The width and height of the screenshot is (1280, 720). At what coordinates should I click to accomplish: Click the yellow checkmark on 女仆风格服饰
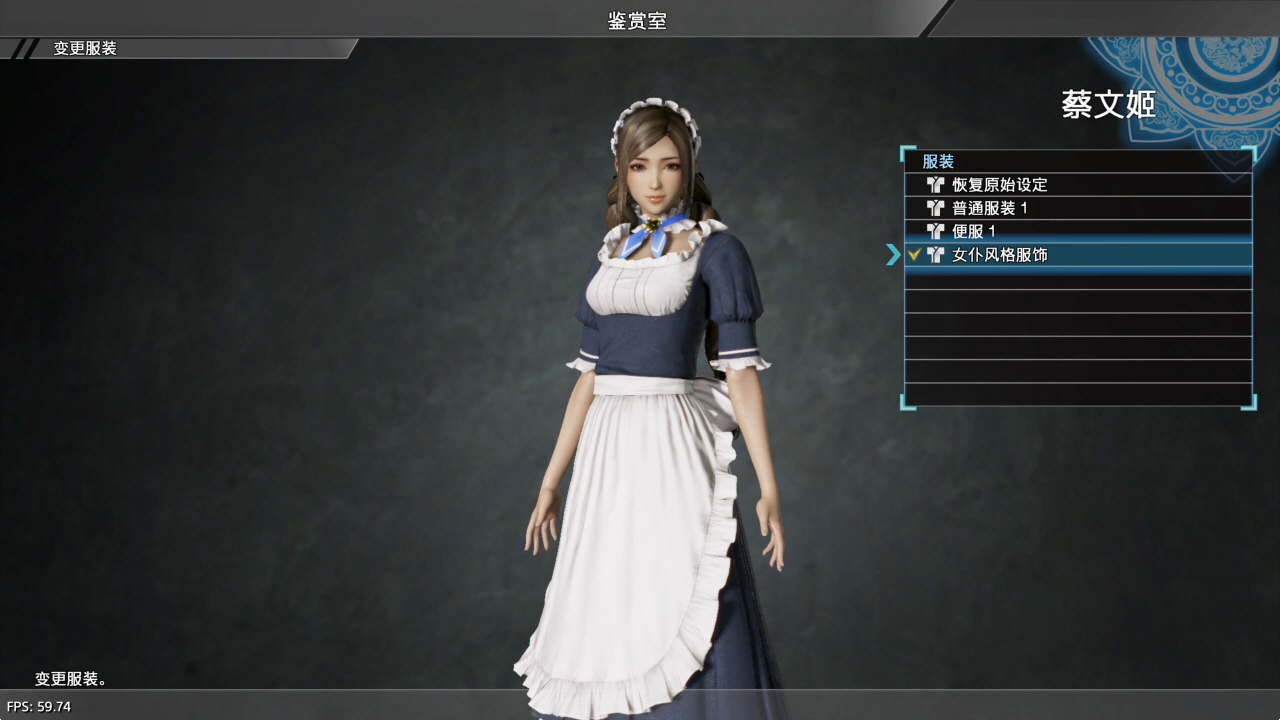[915, 255]
